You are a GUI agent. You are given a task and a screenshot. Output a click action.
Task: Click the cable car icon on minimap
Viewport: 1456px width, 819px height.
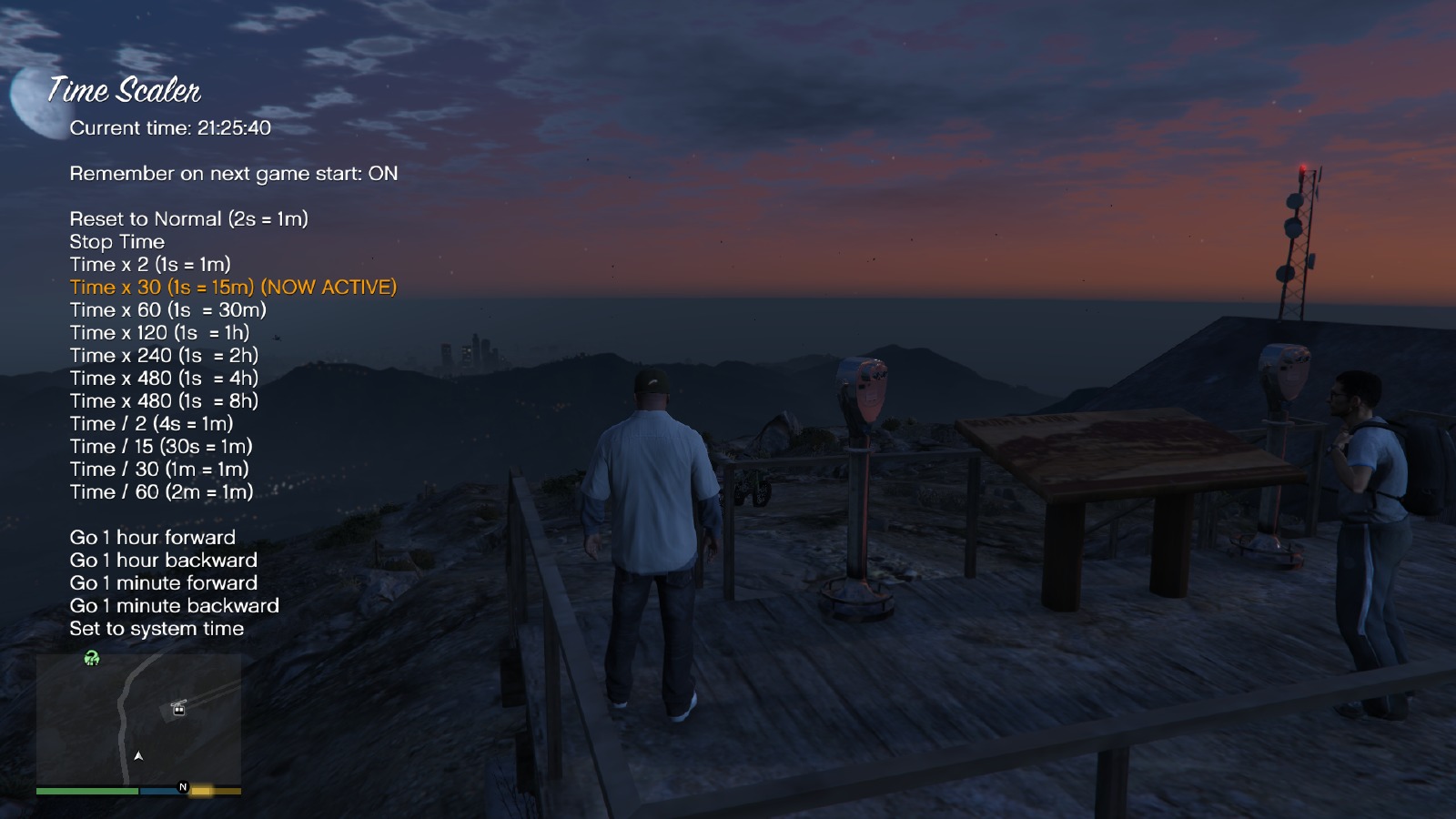click(179, 707)
